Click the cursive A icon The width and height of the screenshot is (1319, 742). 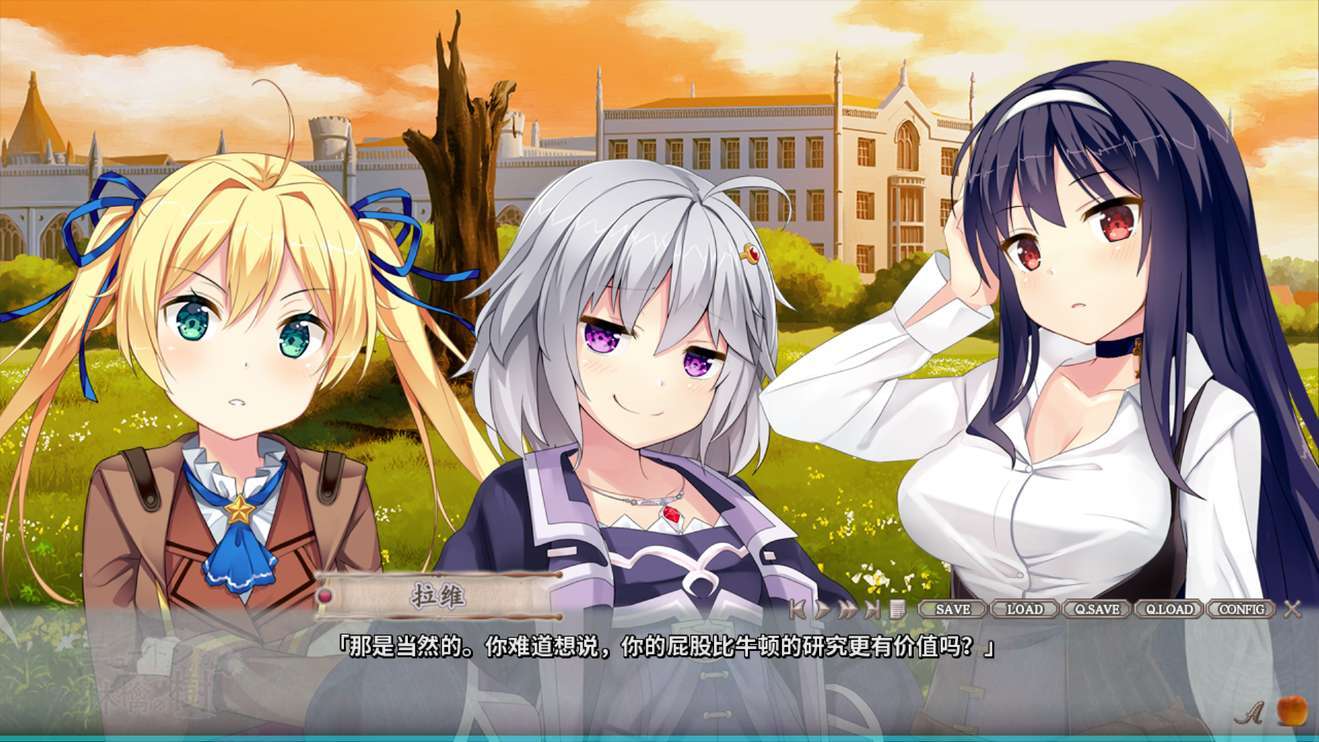[1246, 712]
